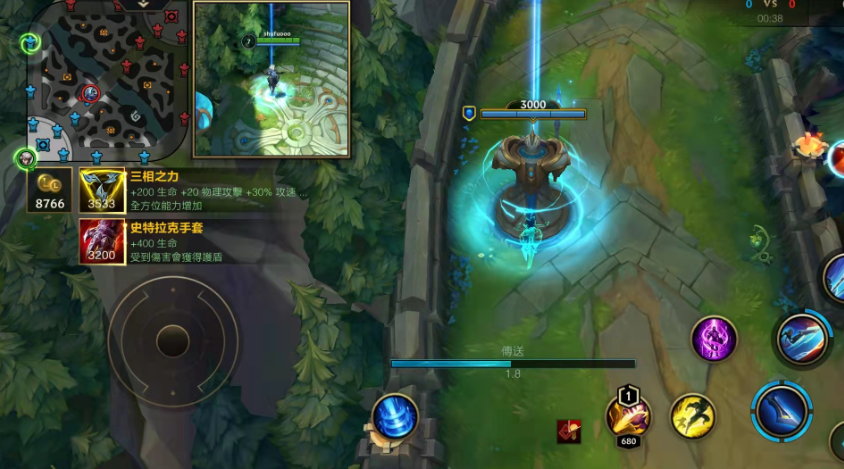Open the shop via the gold coin counter

tap(50, 191)
